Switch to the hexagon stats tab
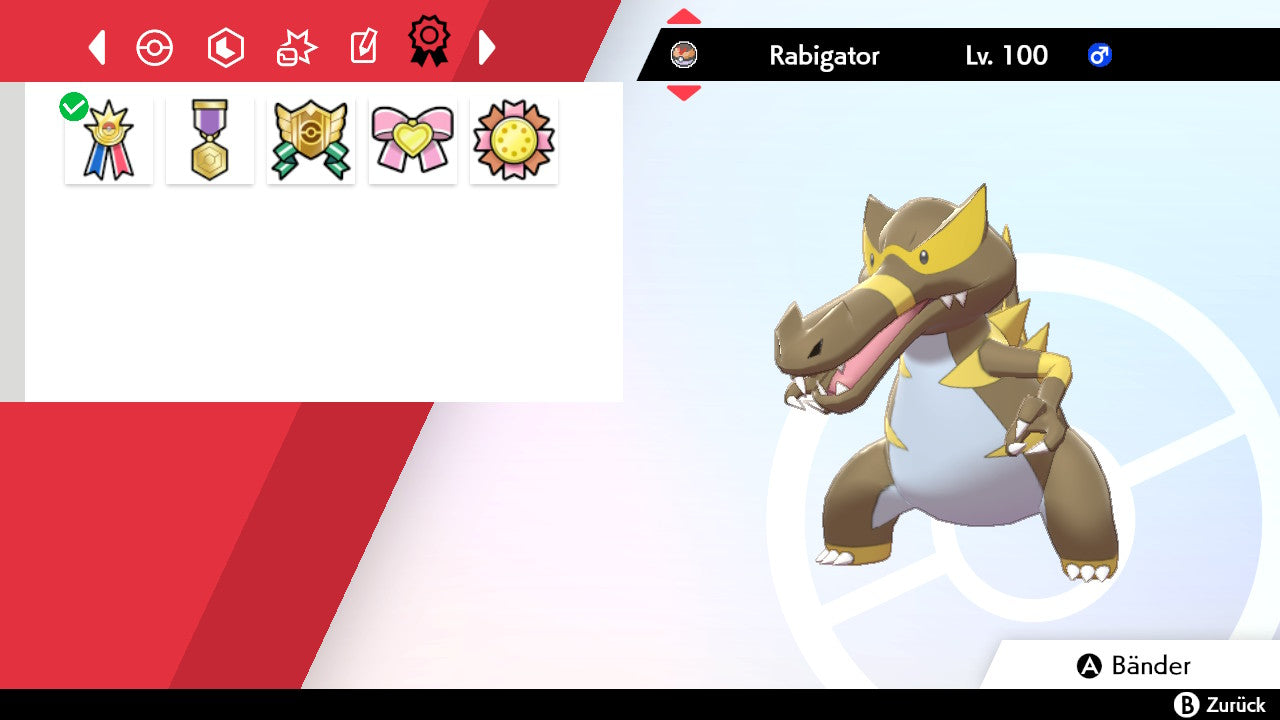 225,48
